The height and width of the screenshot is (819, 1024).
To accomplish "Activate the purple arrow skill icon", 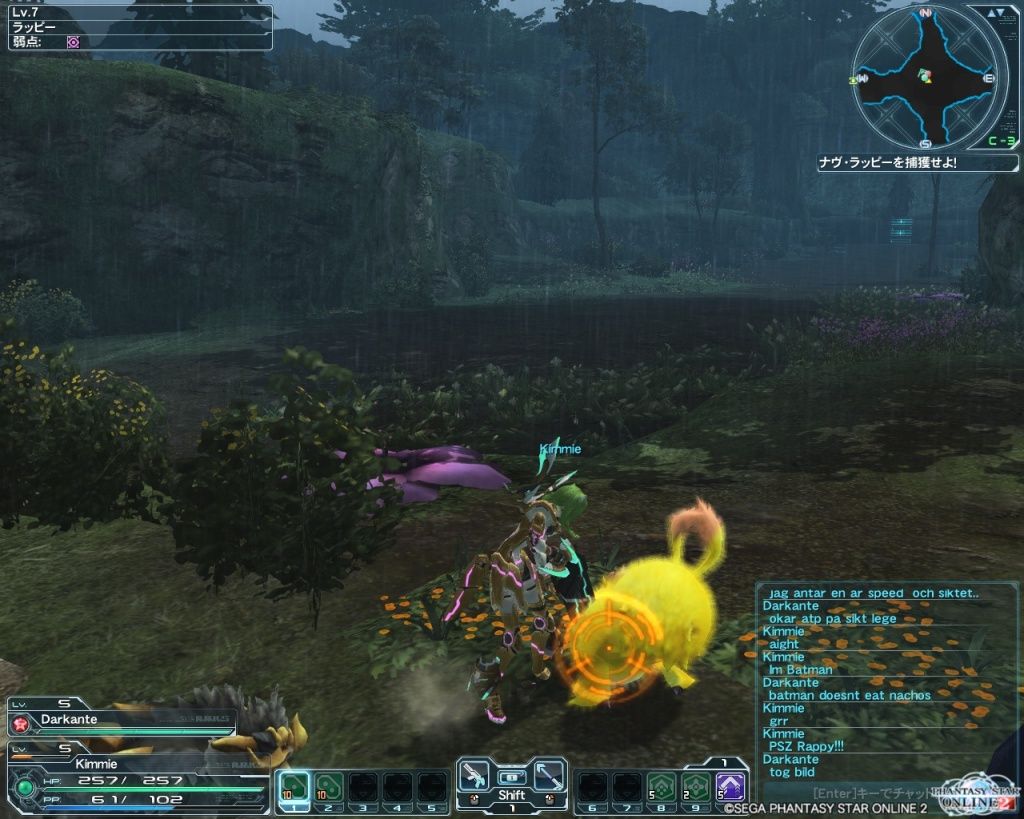I will (731, 786).
